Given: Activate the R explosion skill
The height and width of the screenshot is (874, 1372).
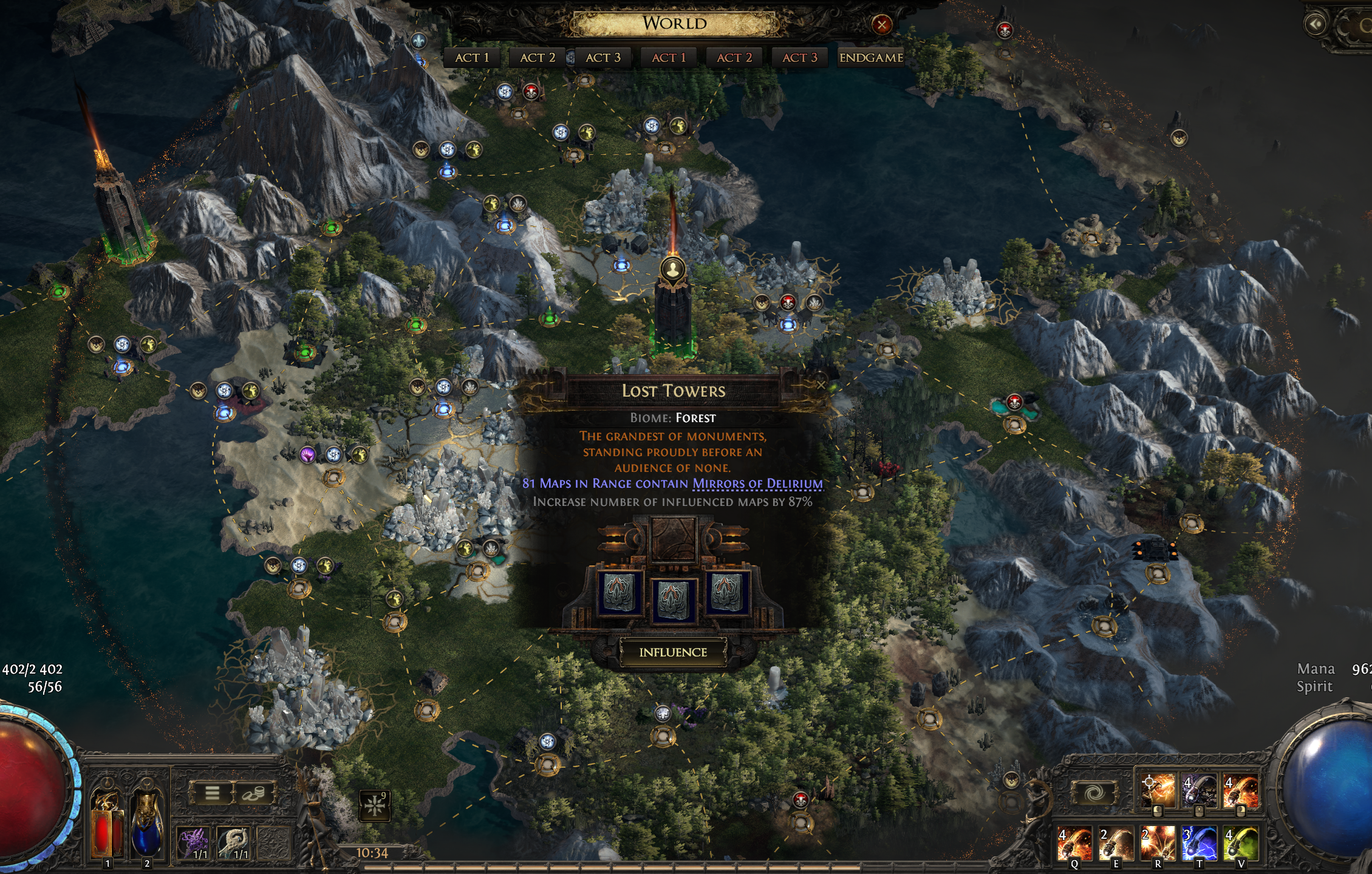Looking at the screenshot, I should [x=1157, y=844].
